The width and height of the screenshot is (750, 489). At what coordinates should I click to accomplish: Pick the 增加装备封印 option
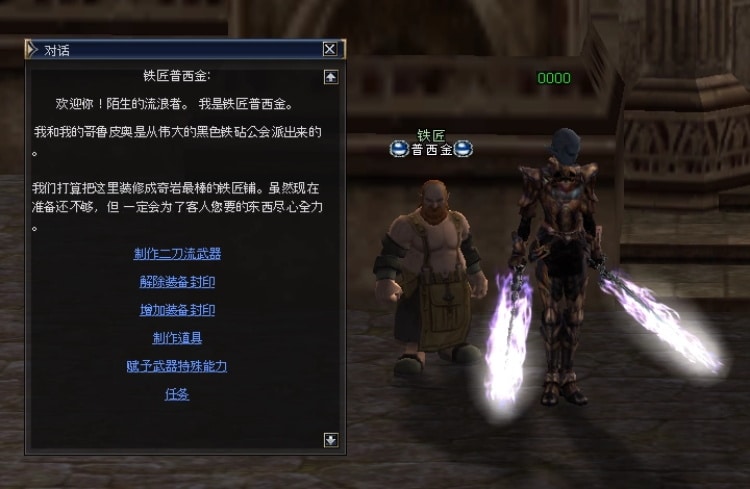coord(177,310)
